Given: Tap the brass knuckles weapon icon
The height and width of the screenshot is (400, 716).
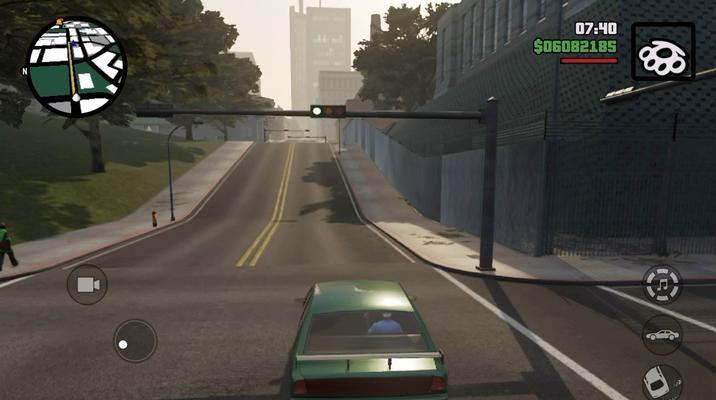Looking at the screenshot, I should point(663,50).
